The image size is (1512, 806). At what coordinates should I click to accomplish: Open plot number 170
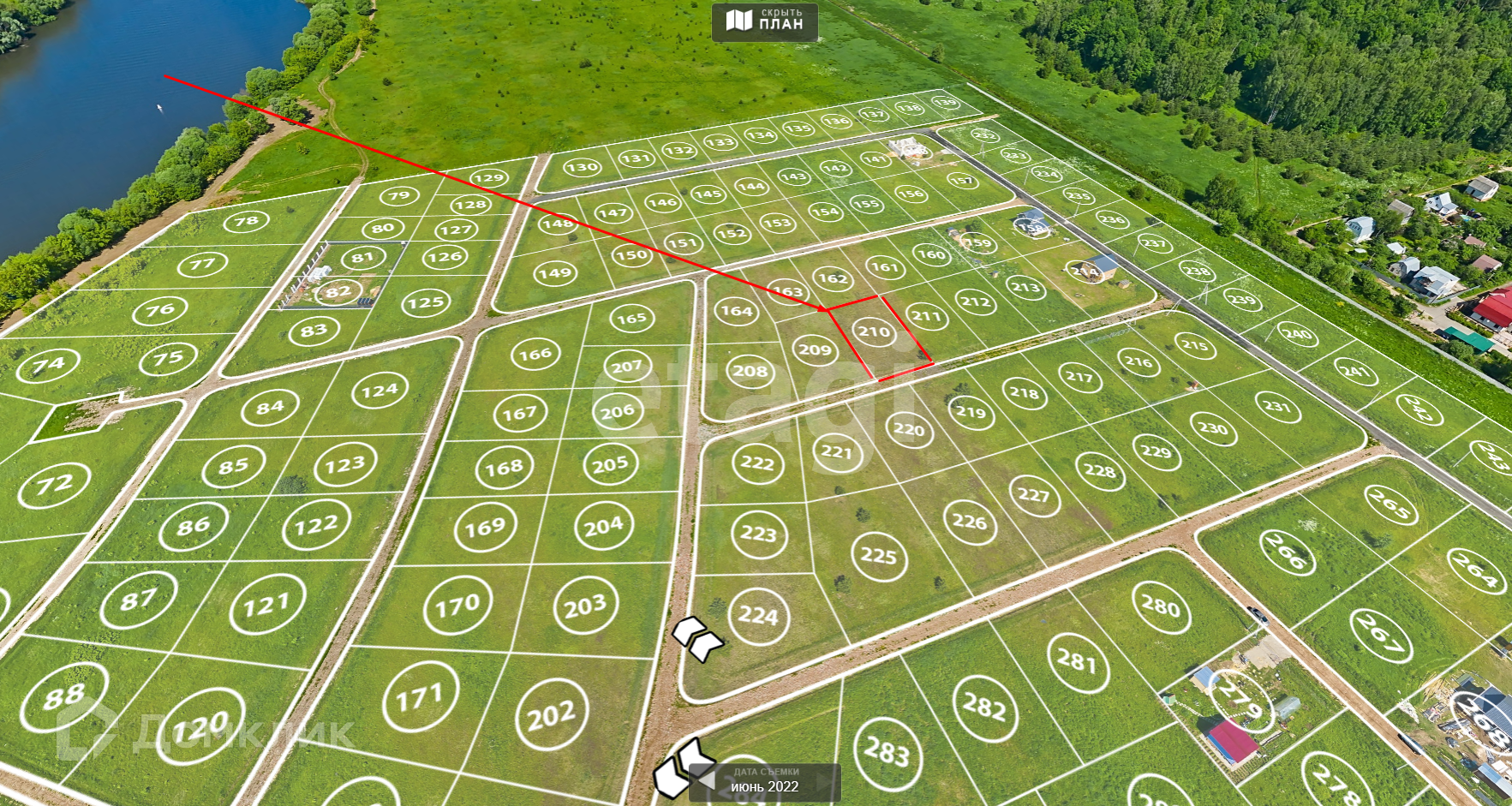point(457,606)
